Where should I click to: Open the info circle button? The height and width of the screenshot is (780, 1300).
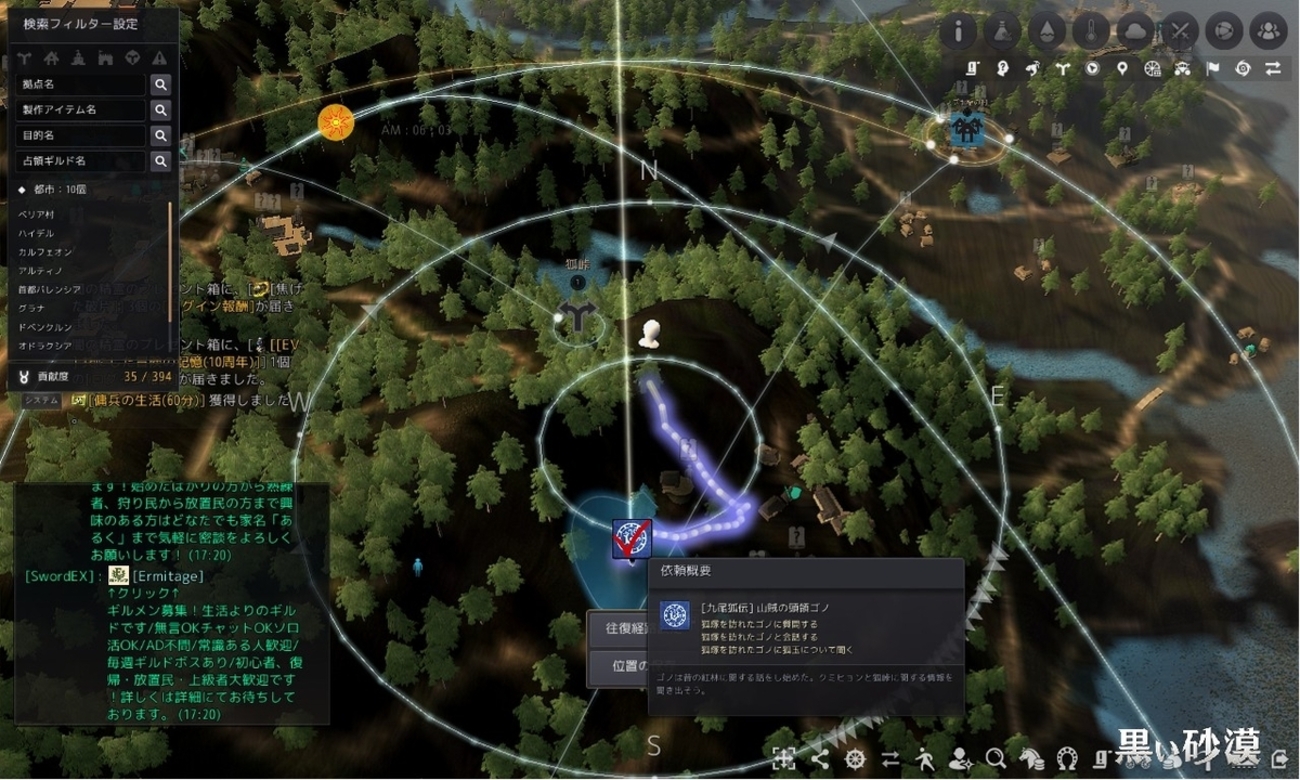point(958,31)
